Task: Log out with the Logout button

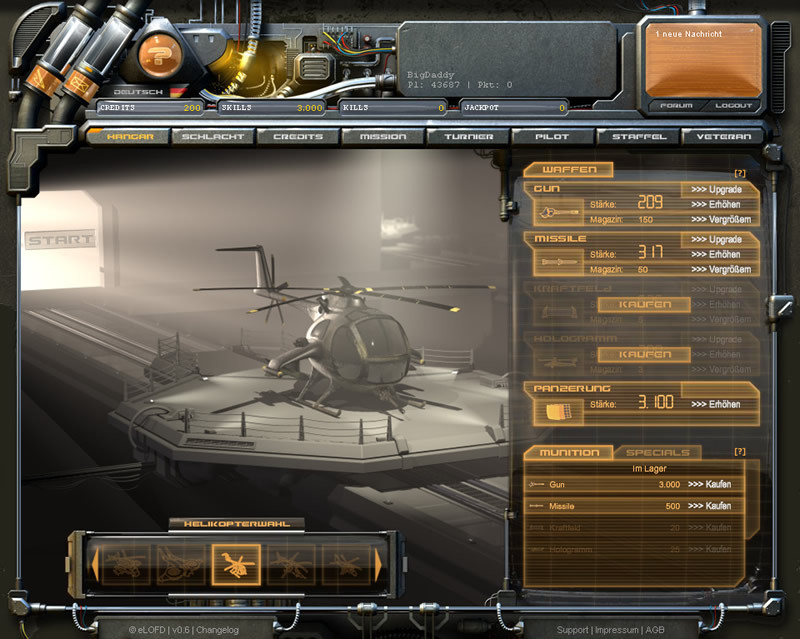Action: coord(733,105)
